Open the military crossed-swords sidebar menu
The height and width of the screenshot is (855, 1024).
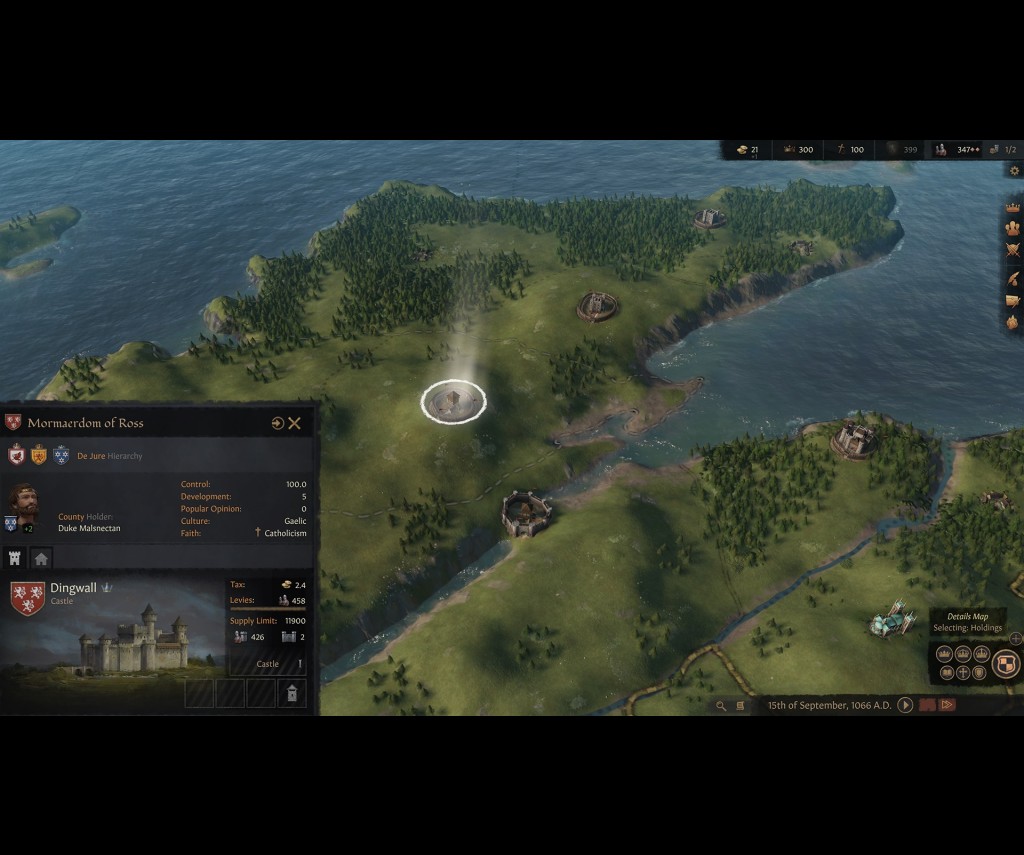coord(1012,251)
